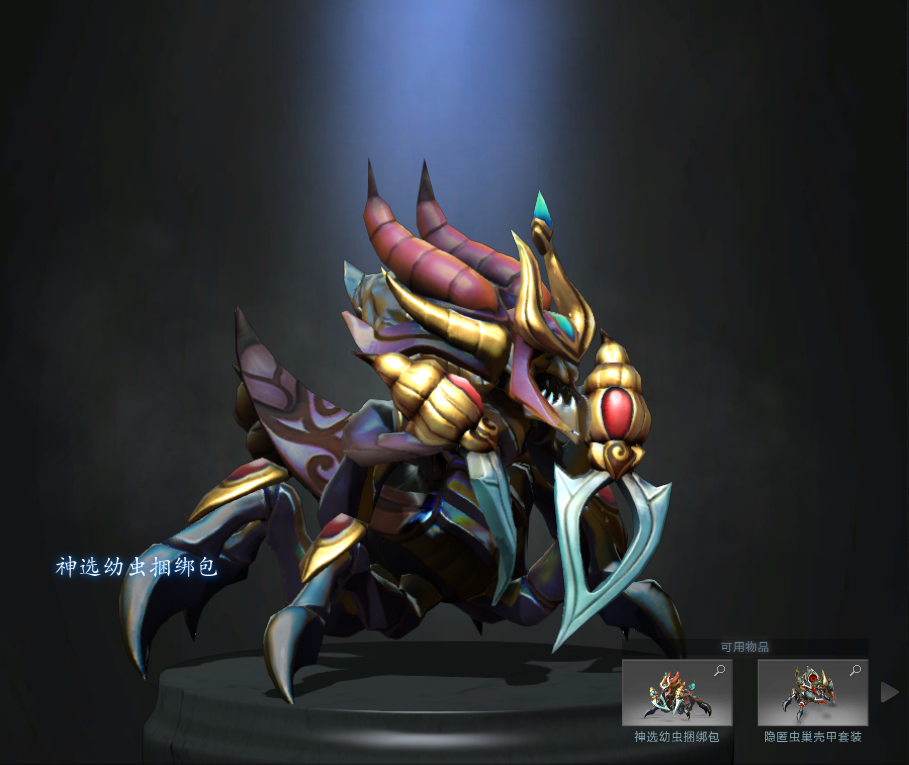Open the magnifier on 隐匿虫巢壳甲套装 thumbnail
The image size is (909, 765).
(856, 671)
